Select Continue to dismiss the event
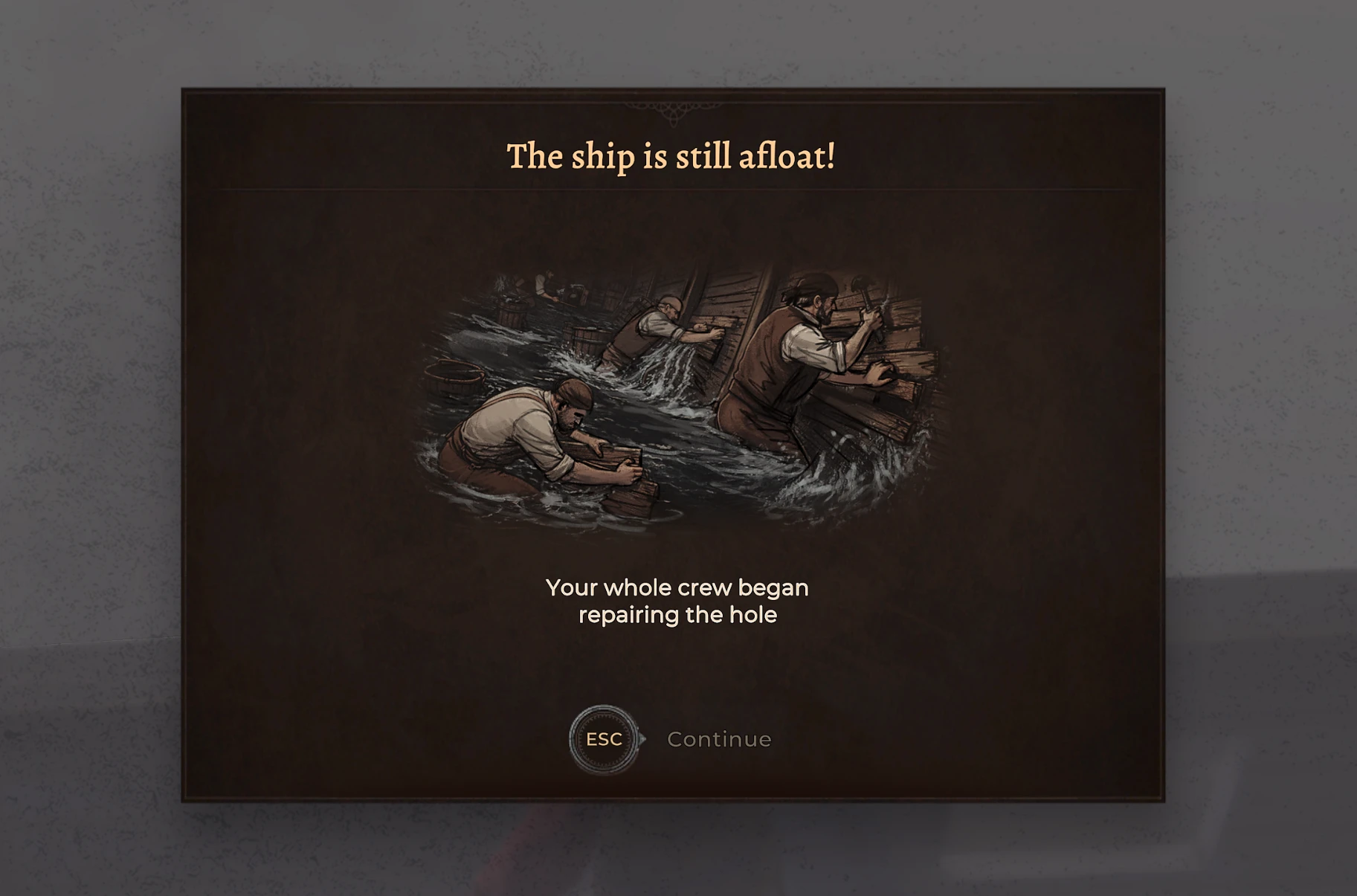Image resolution: width=1357 pixels, height=896 pixels. [x=718, y=738]
